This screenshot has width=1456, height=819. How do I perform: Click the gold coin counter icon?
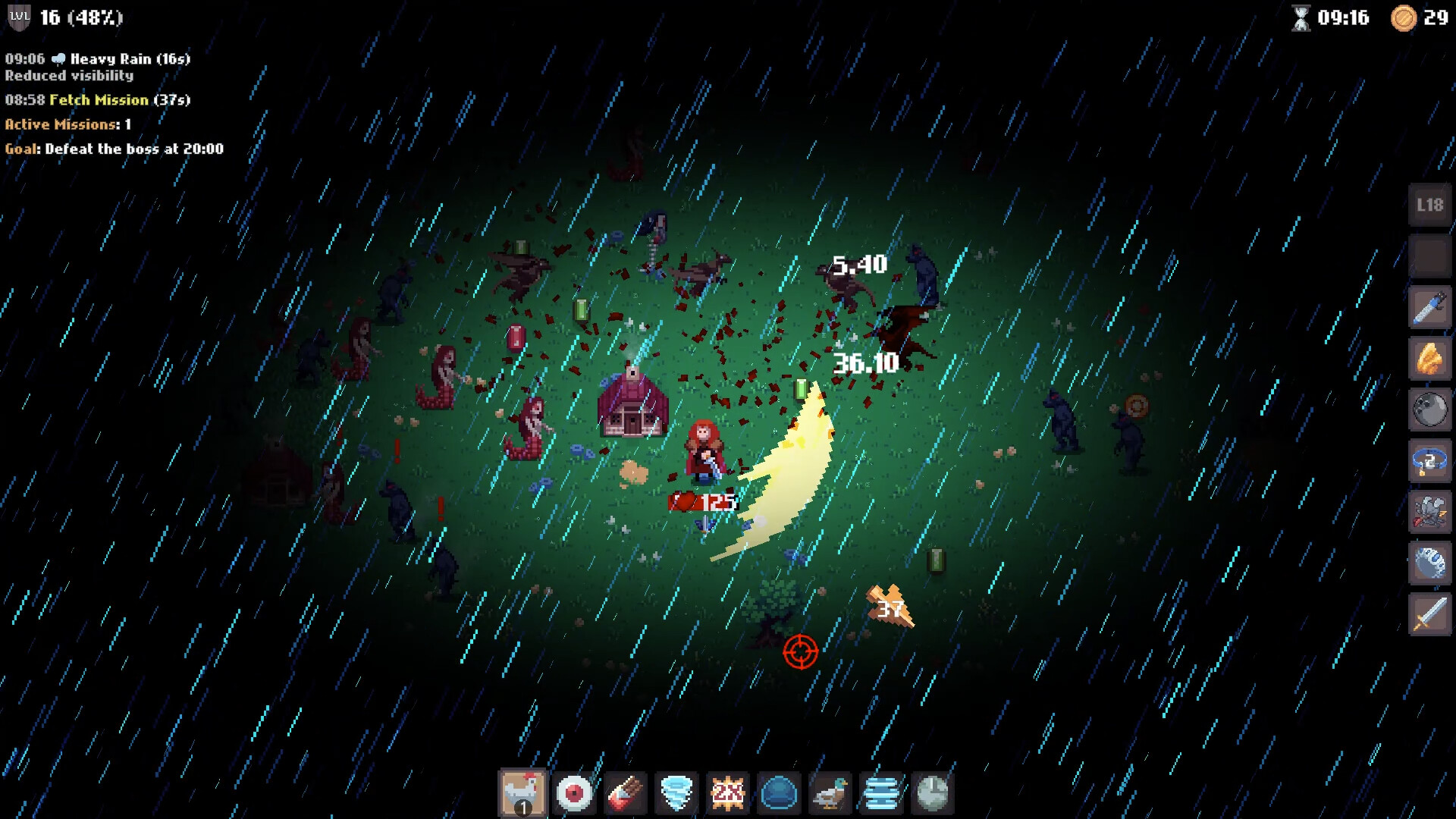point(1404,17)
